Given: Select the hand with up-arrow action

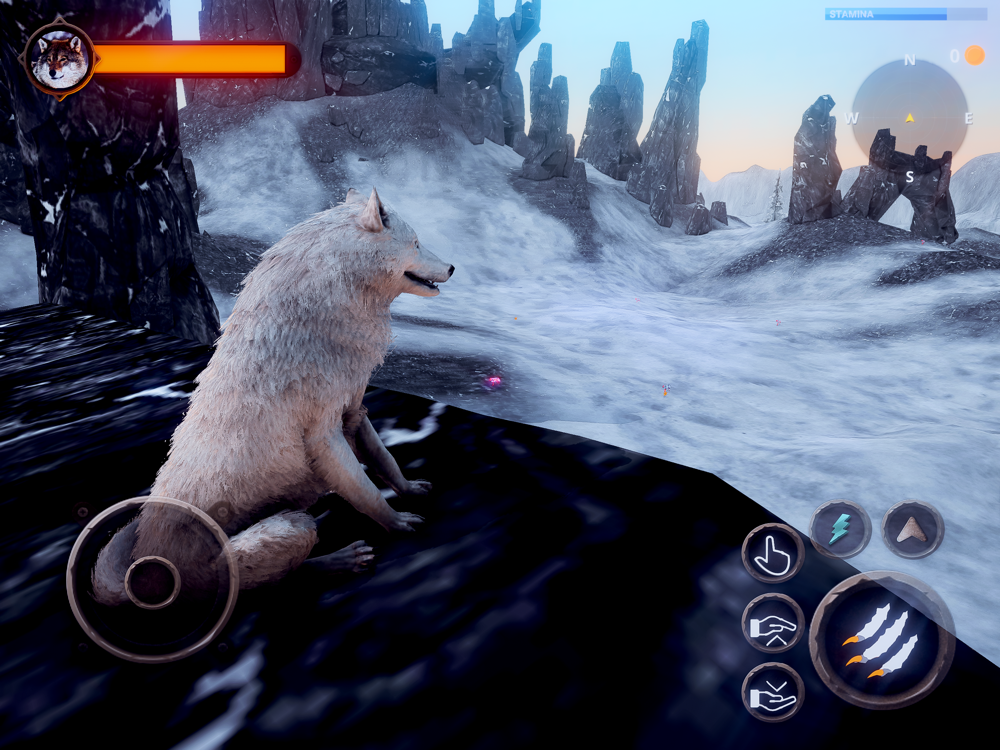Looking at the screenshot, I should click(772, 623).
